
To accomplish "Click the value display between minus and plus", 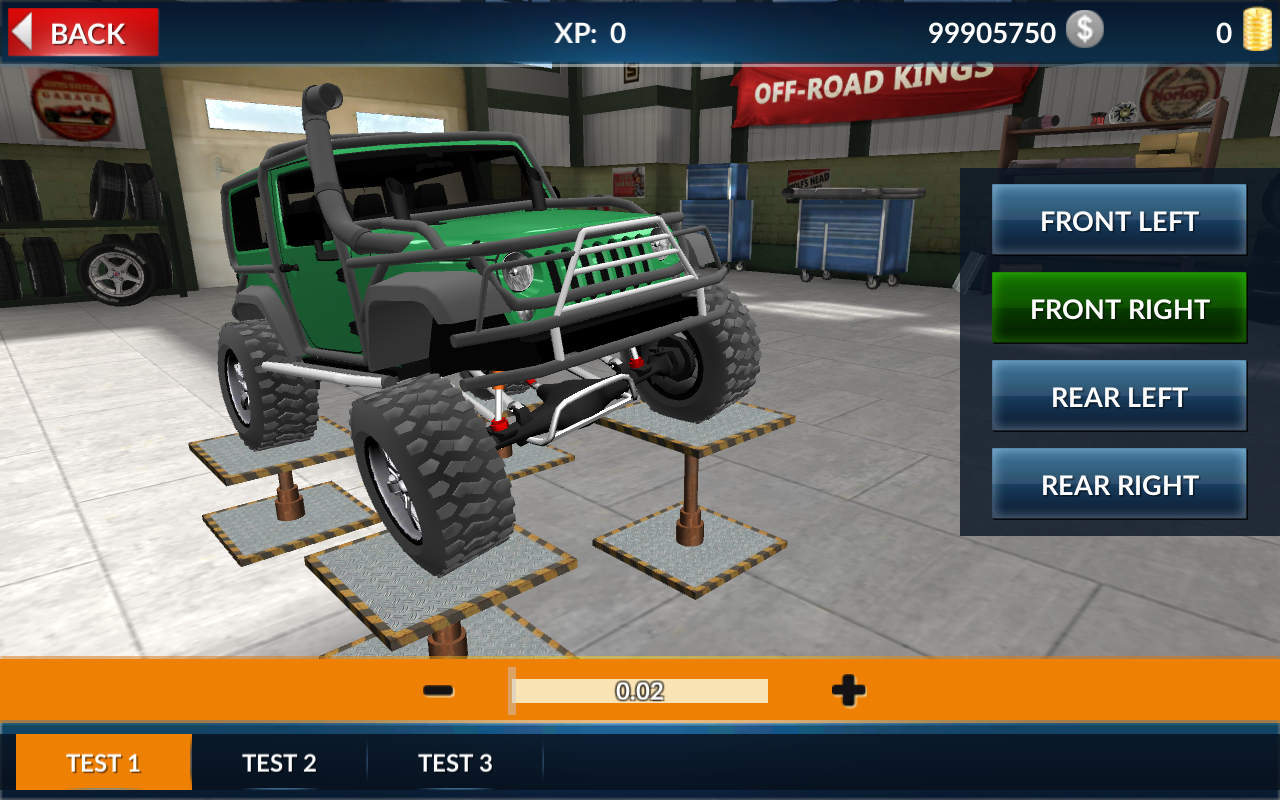I will click(640, 691).
